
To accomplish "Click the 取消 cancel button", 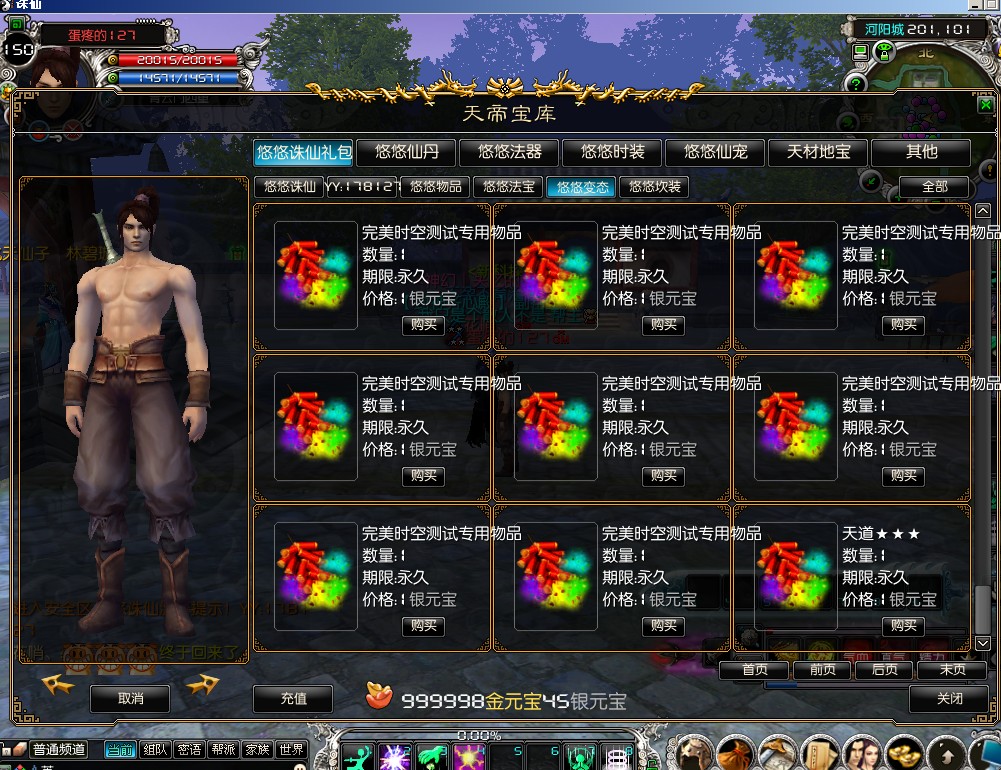I will pos(130,699).
